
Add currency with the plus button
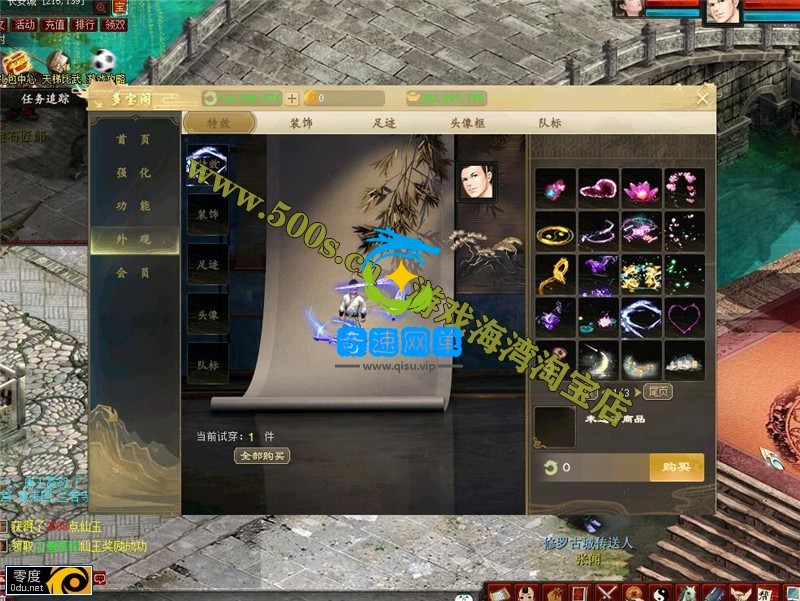pyautogui.click(x=292, y=98)
